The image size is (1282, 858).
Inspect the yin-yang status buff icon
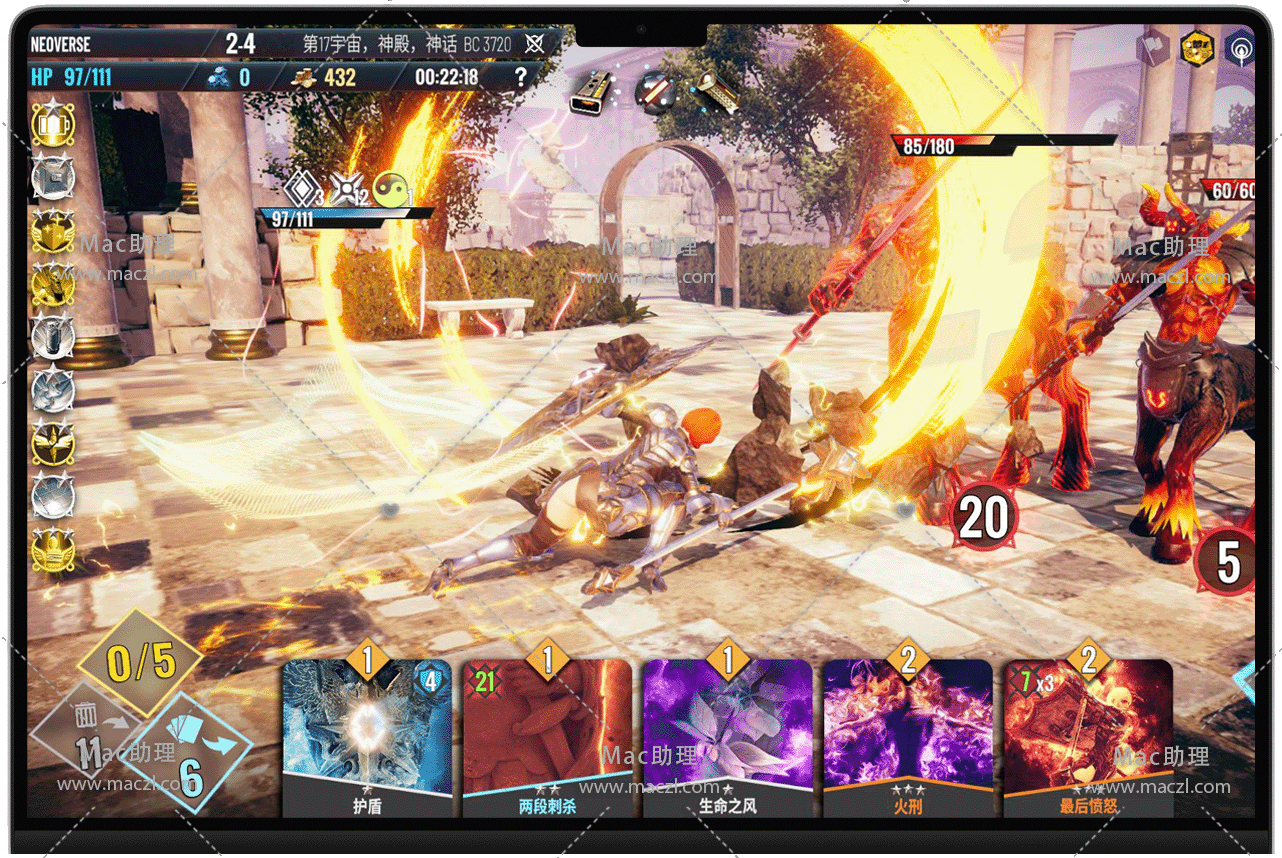point(393,189)
